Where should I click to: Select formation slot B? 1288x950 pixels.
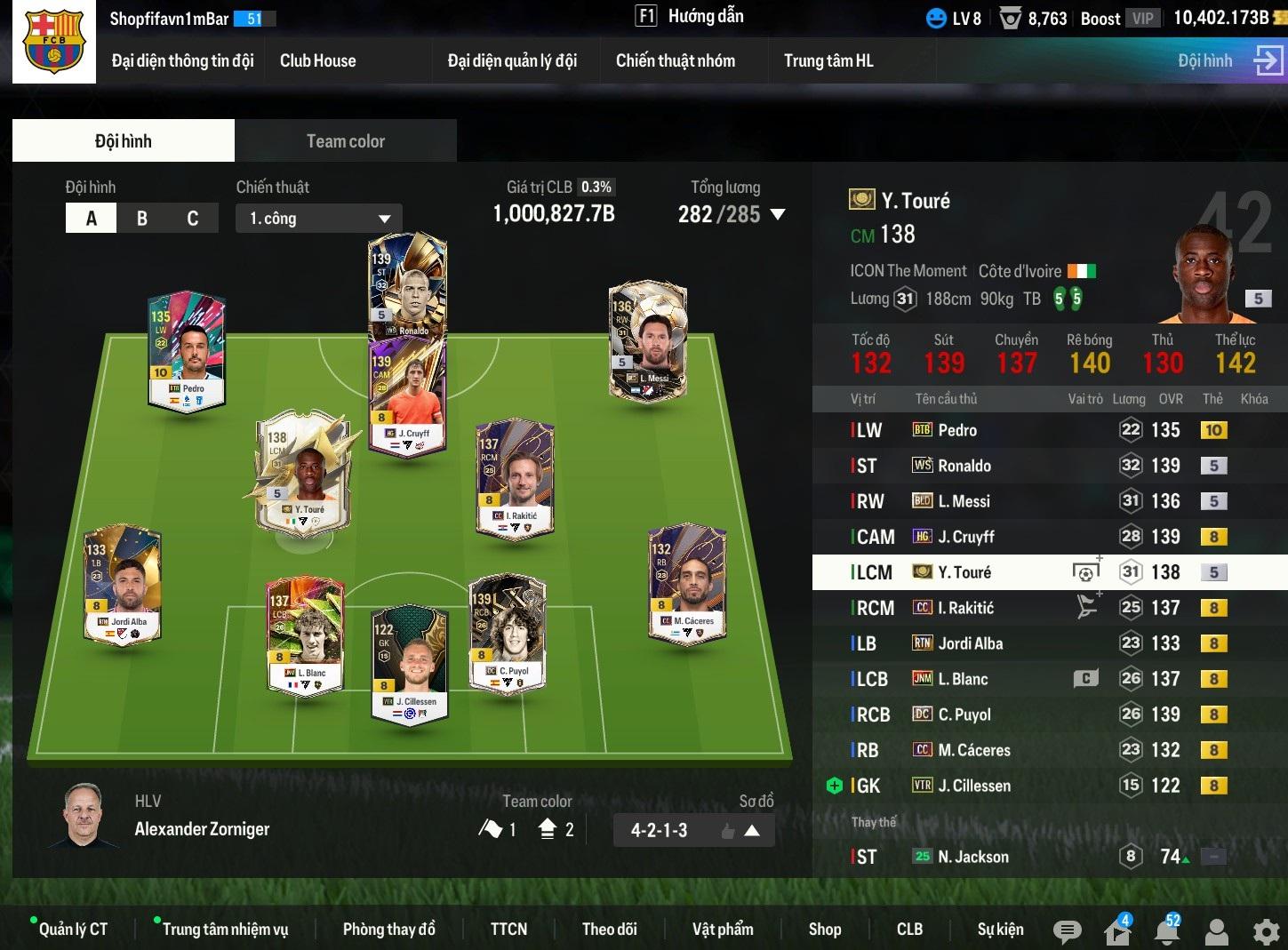[x=142, y=219]
